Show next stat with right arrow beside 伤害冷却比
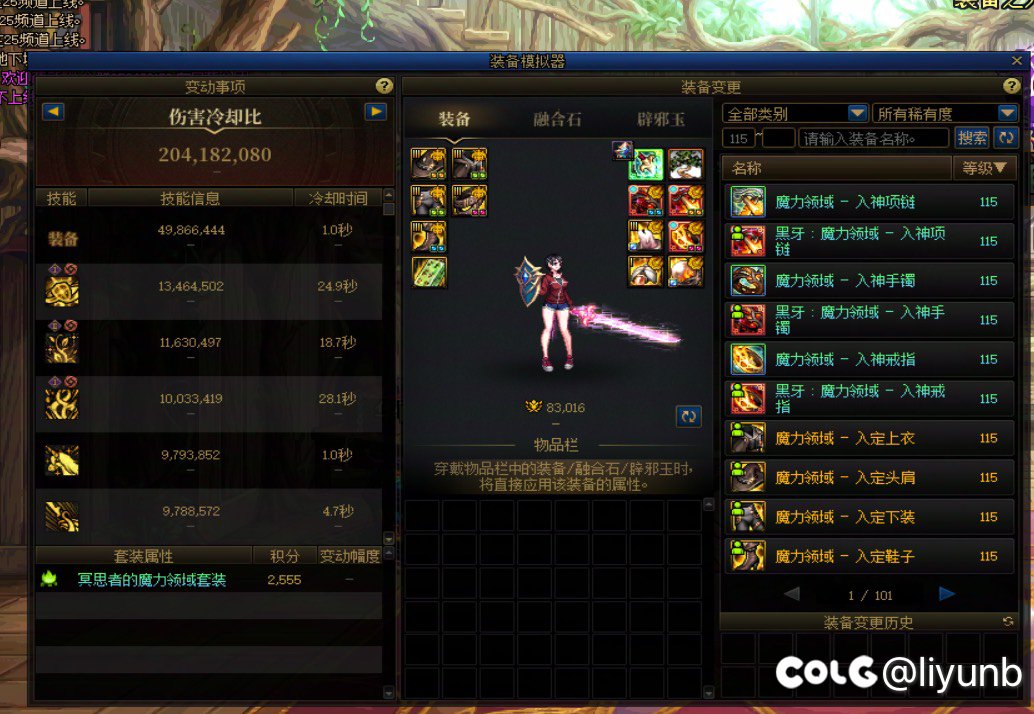1034x714 pixels. pyautogui.click(x=376, y=112)
